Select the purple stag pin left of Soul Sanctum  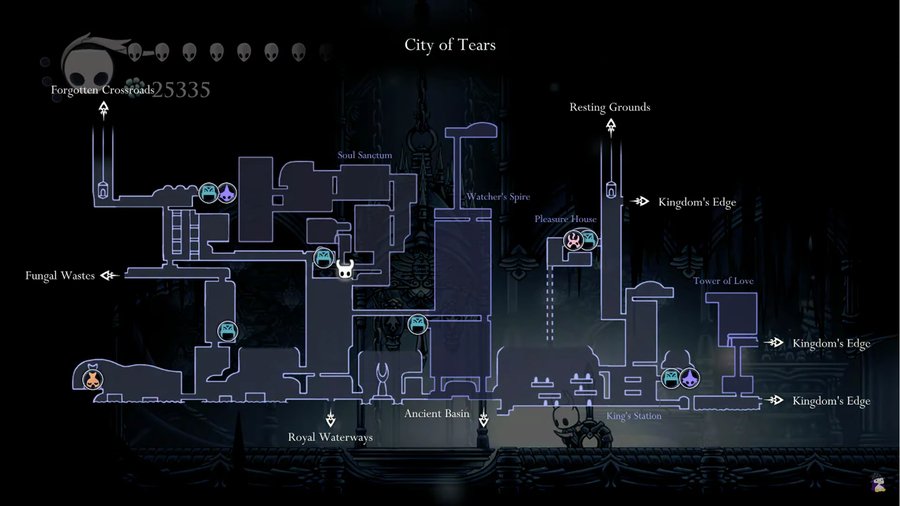pyautogui.click(x=227, y=192)
